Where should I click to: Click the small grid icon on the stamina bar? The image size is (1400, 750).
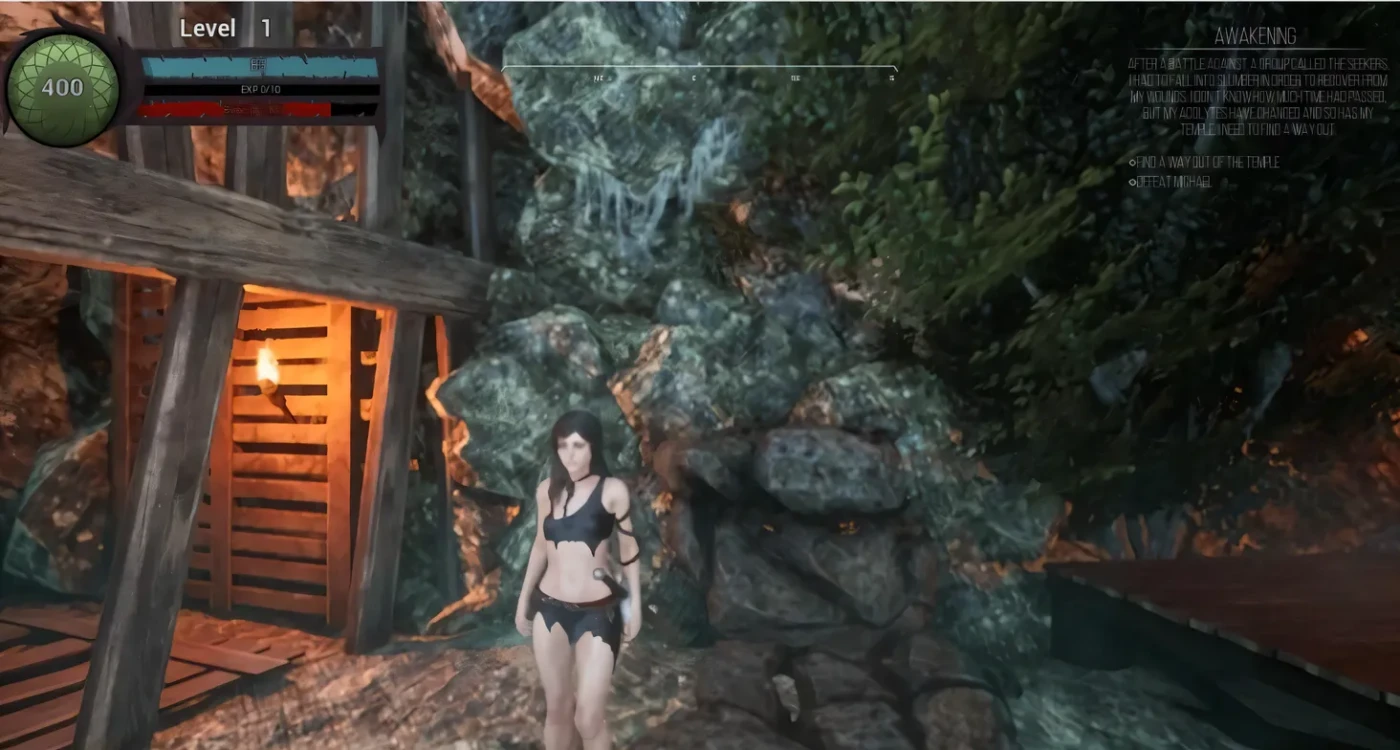(258, 62)
